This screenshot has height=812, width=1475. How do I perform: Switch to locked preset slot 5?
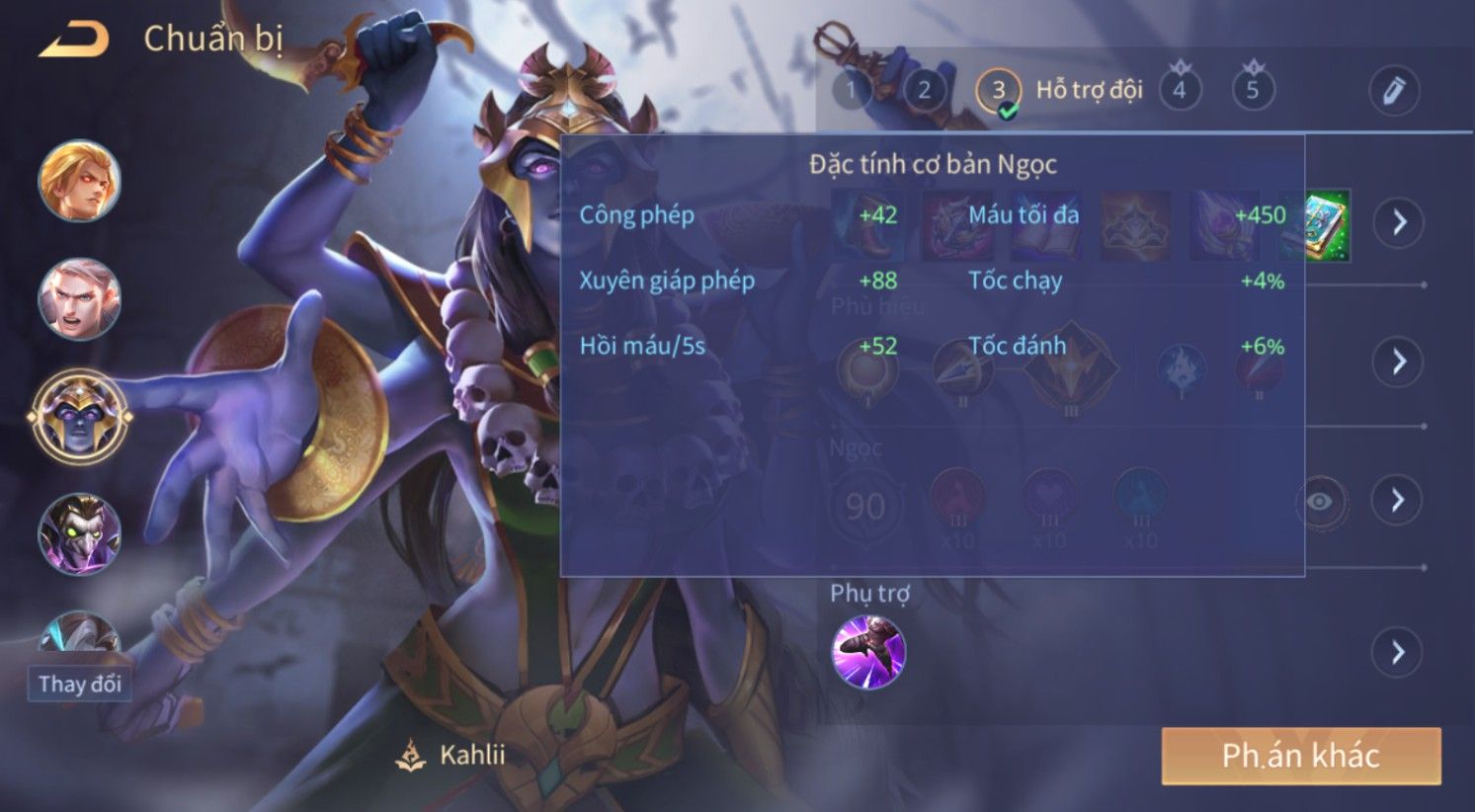1253,91
